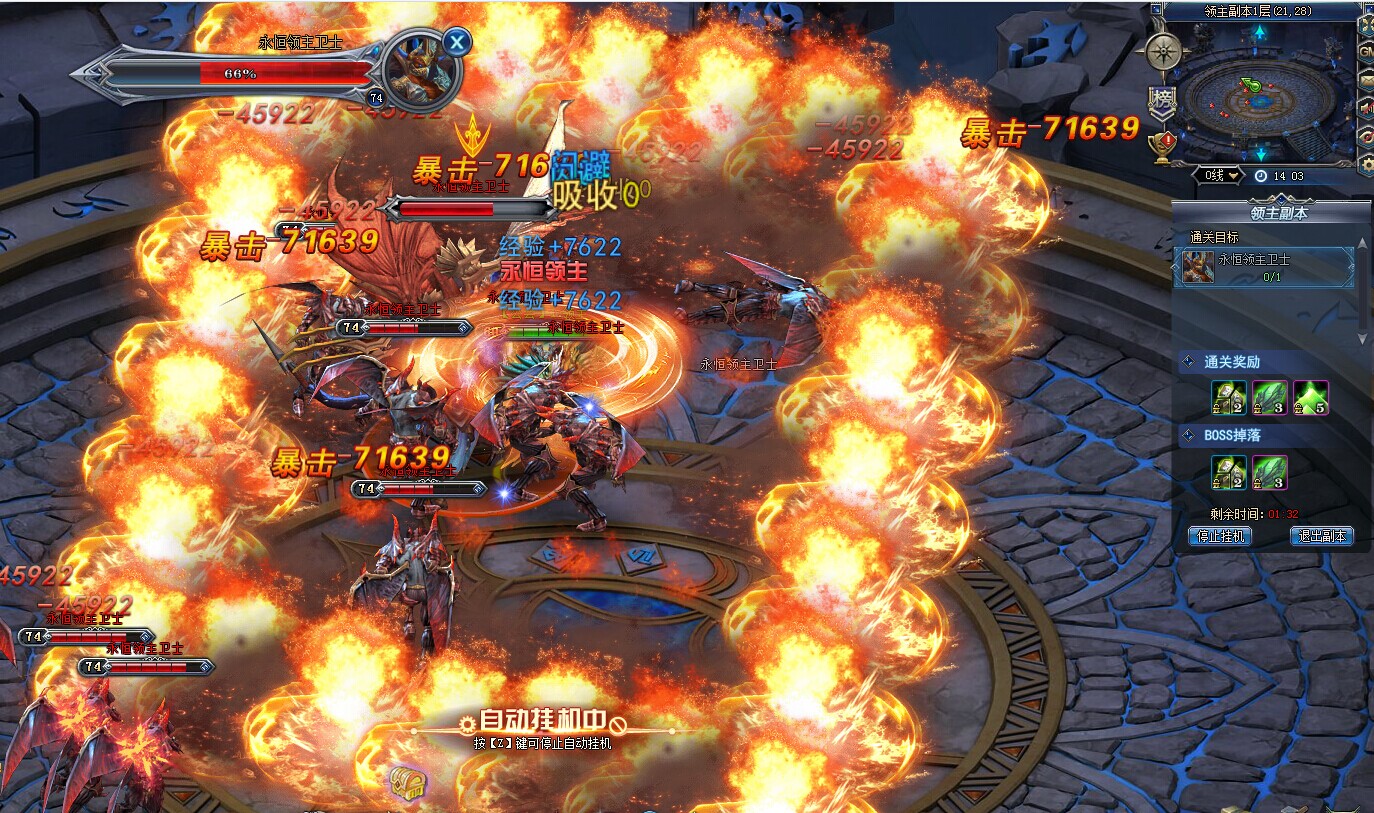This screenshot has width=1374, height=813.
Task: Toggle the hide-players eye icon
Action: 1366,135
